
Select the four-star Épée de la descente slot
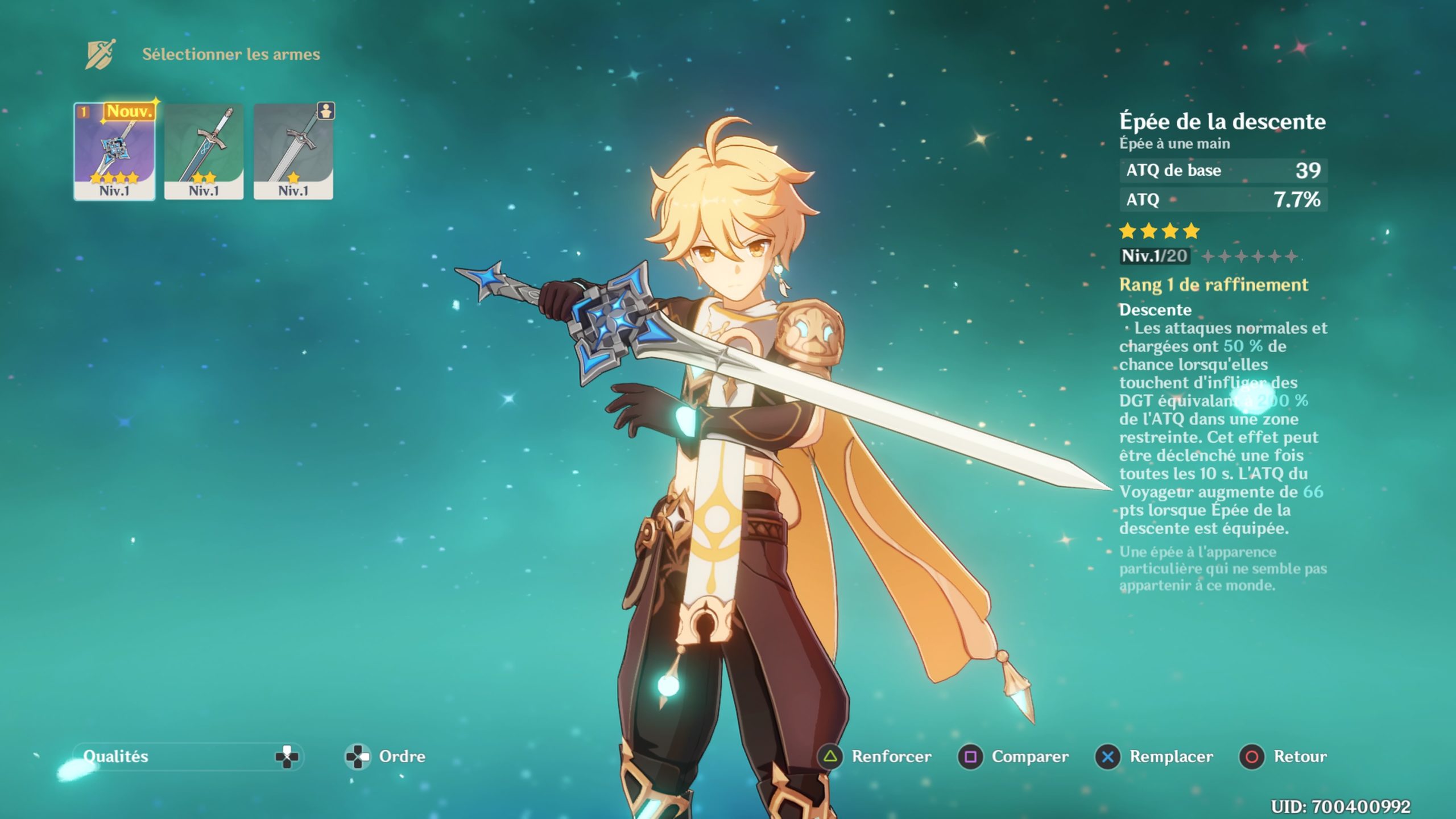point(114,151)
